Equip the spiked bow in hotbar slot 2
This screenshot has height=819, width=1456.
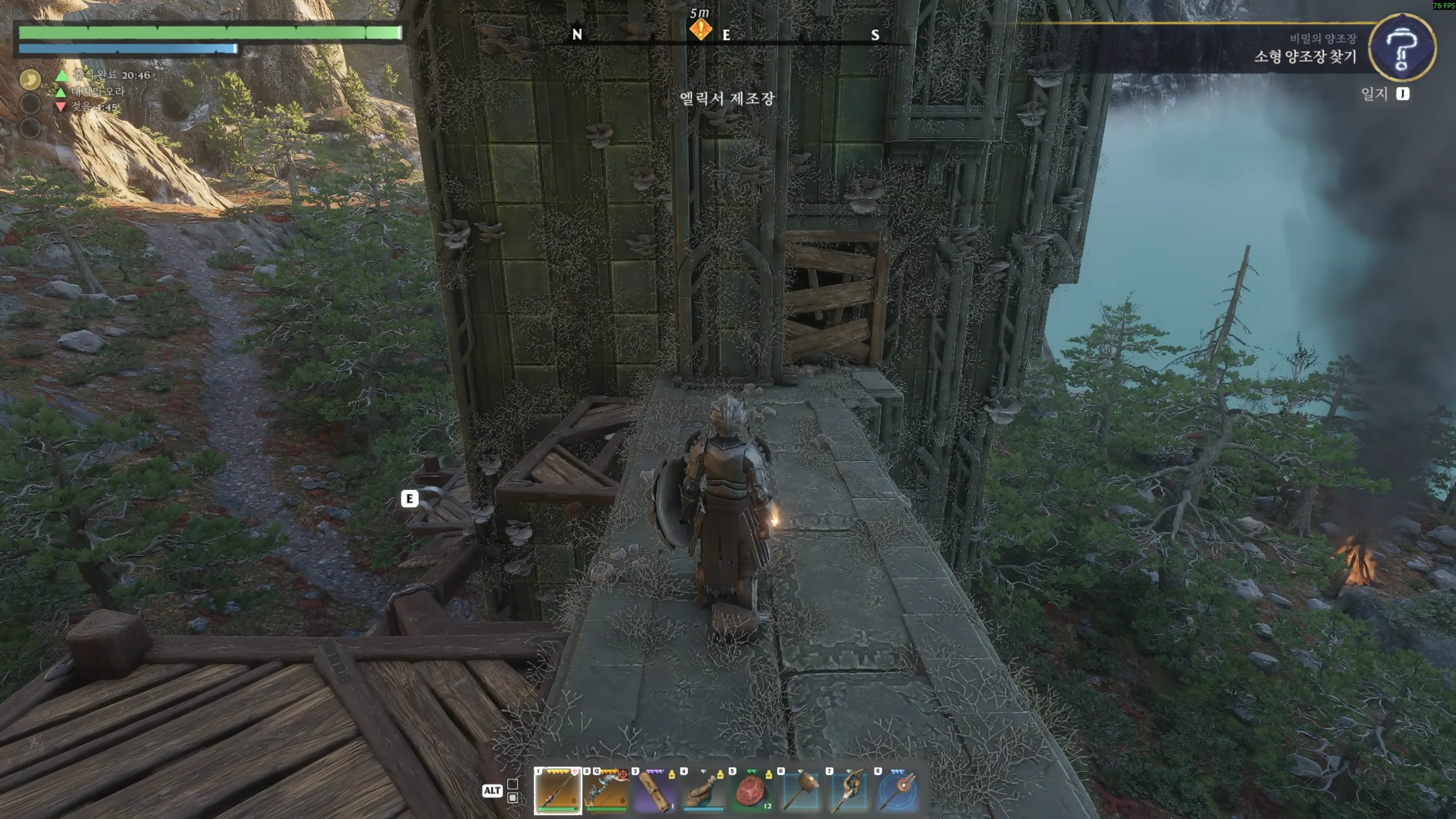click(x=606, y=790)
